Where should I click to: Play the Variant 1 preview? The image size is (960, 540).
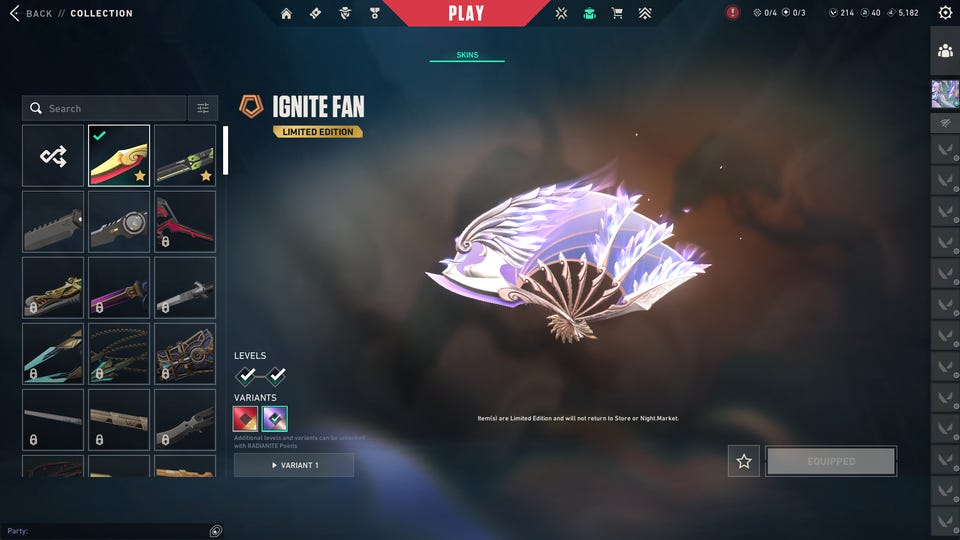point(294,465)
